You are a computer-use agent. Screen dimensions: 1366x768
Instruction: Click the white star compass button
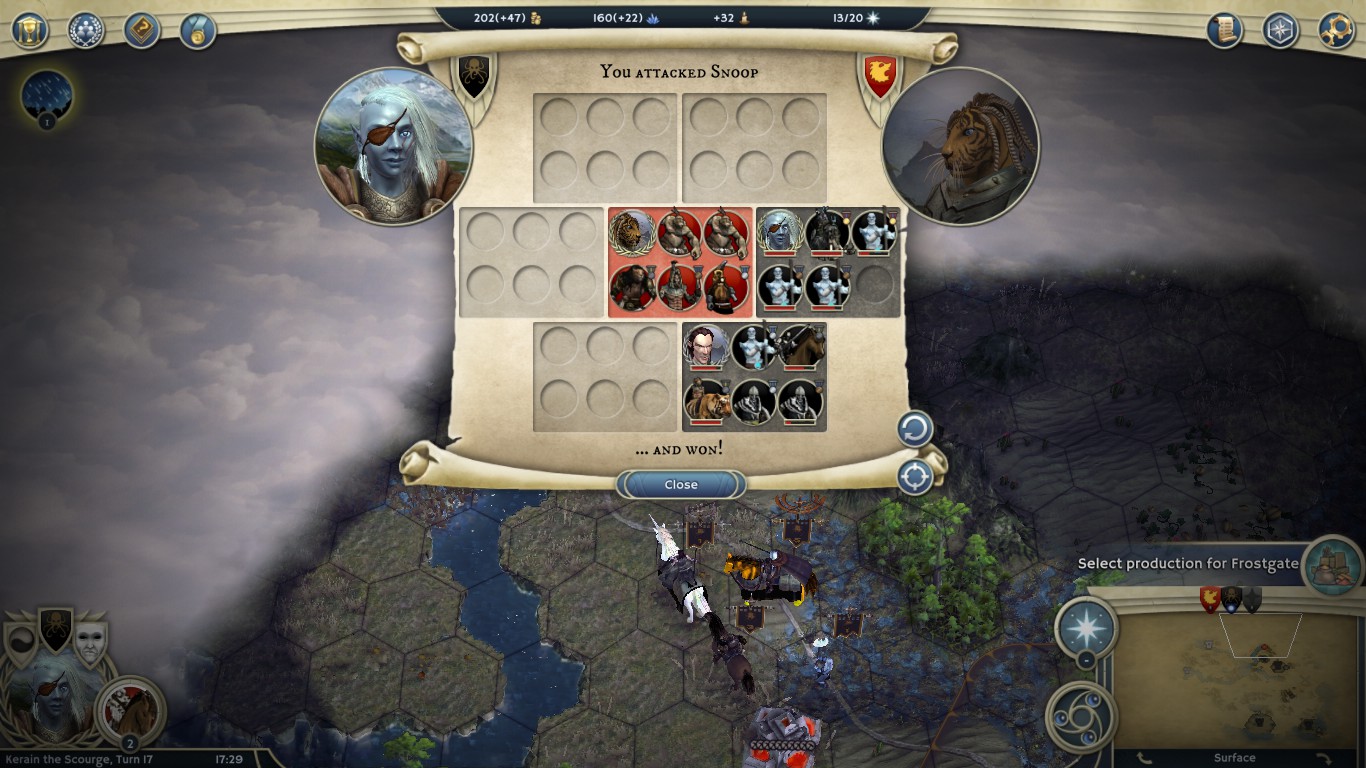1086,626
